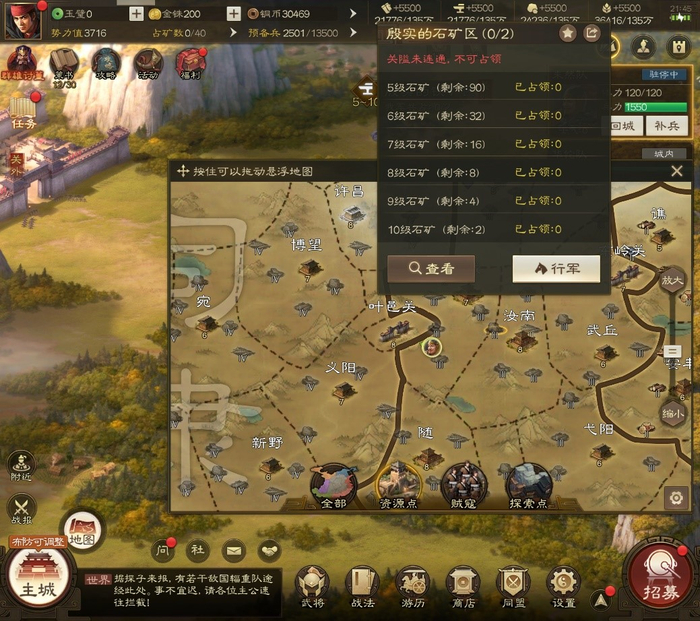700x621 pixels.
Task: Favorite the stone mine area with star
Action: click(x=567, y=33)
